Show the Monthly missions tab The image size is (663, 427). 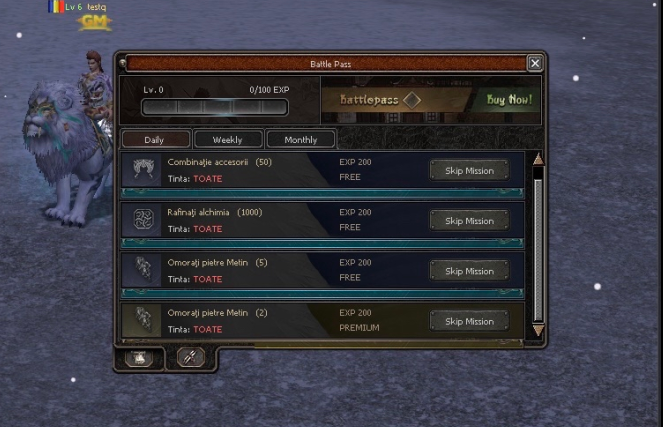(x=300, y=140)
